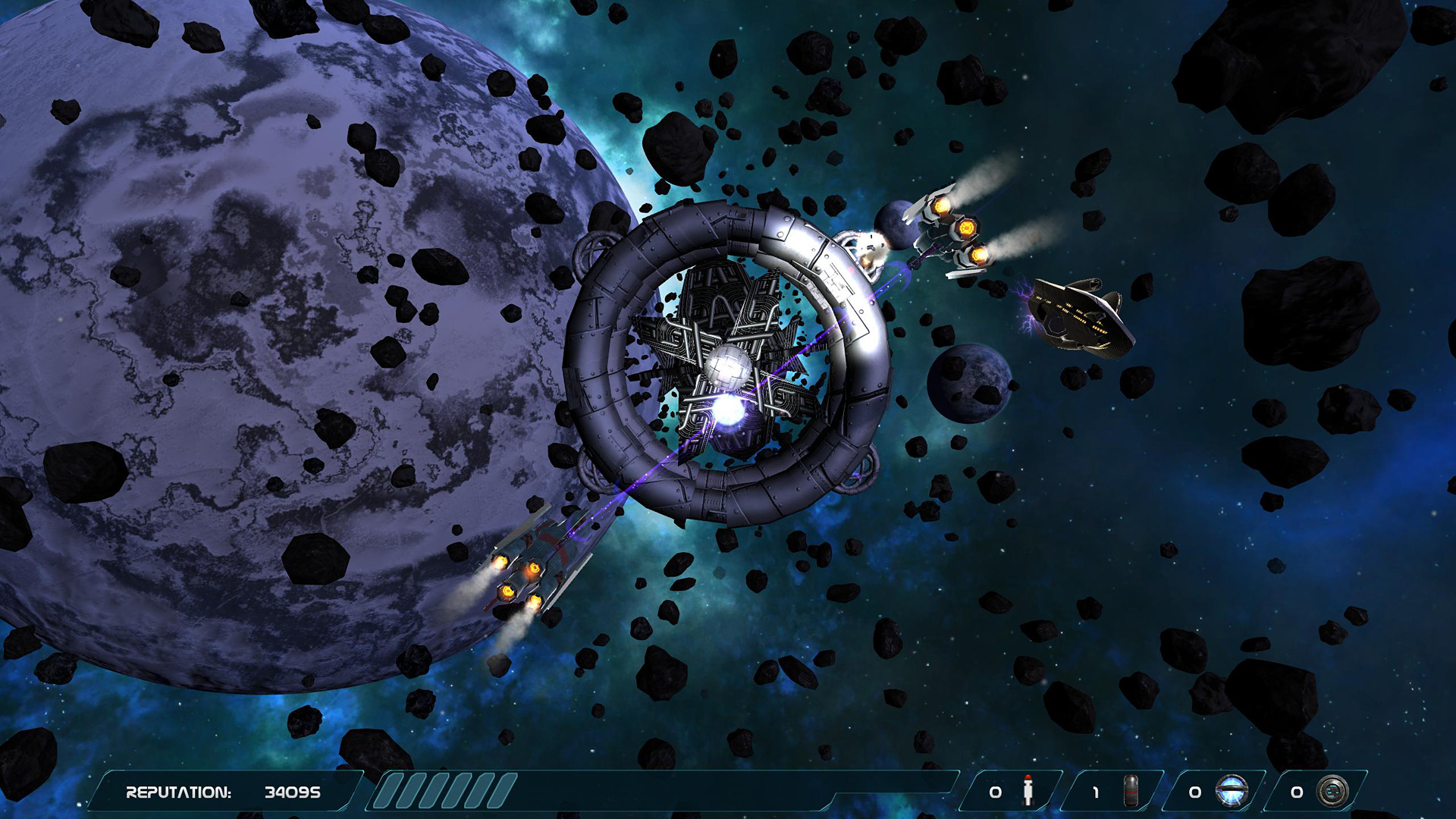Select the round metal disc device
The image size is (1456, 819).
[x=1332, y=791]
